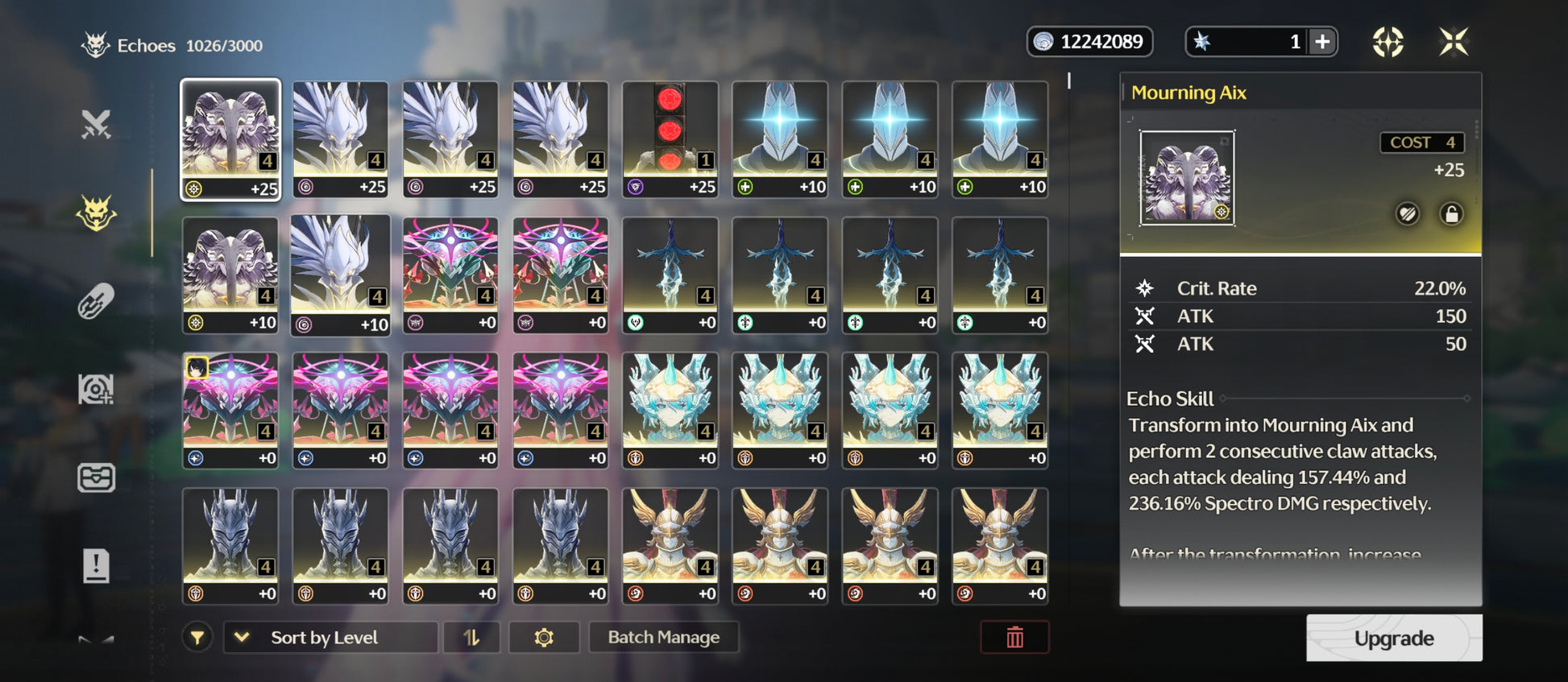The image size is (1568, 682).
Task: Open the gear settings next to sort
Action: (544, 637)
